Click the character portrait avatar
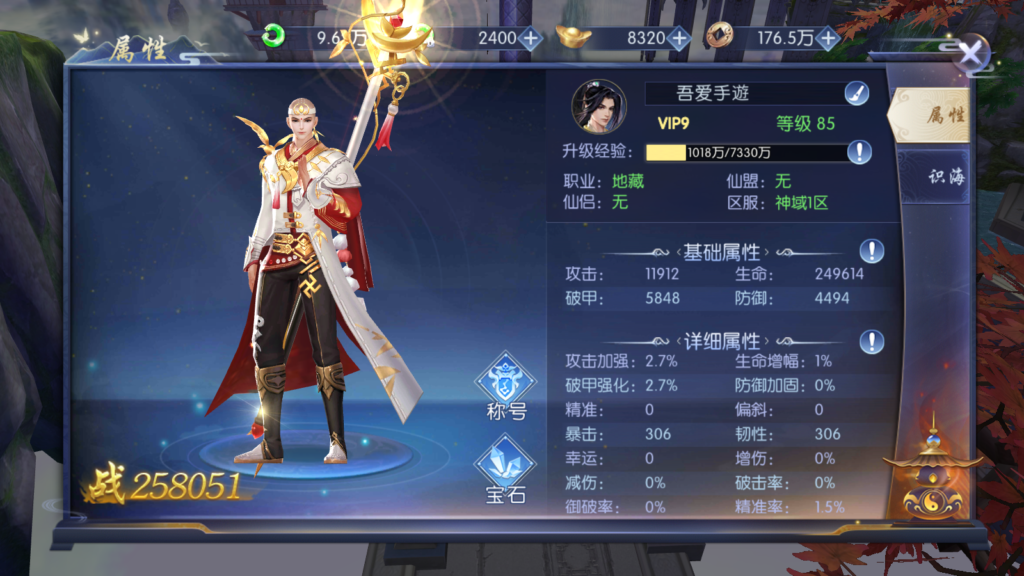Screen dimensions: 1024x576 (x=599, y=107)
